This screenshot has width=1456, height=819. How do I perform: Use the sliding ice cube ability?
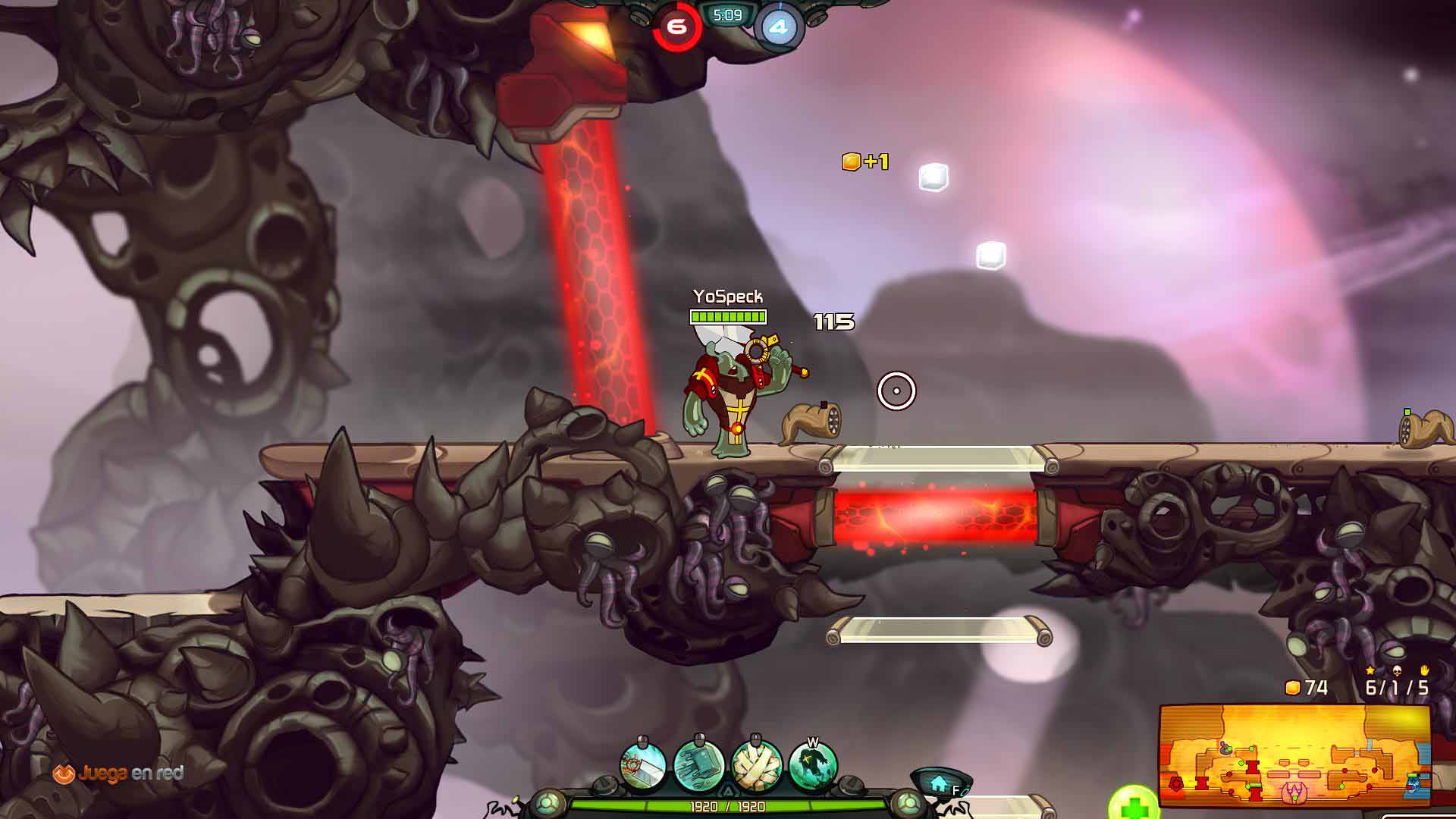[698, 766]
